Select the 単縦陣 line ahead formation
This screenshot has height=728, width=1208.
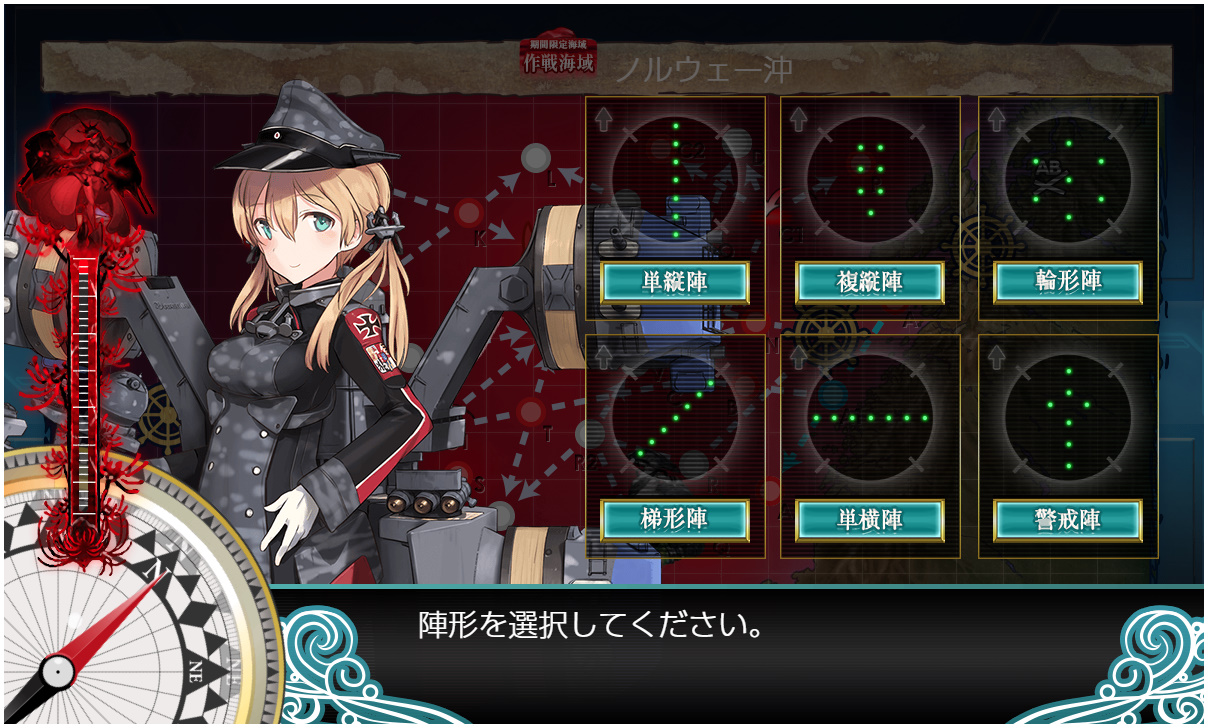point(675,283)
